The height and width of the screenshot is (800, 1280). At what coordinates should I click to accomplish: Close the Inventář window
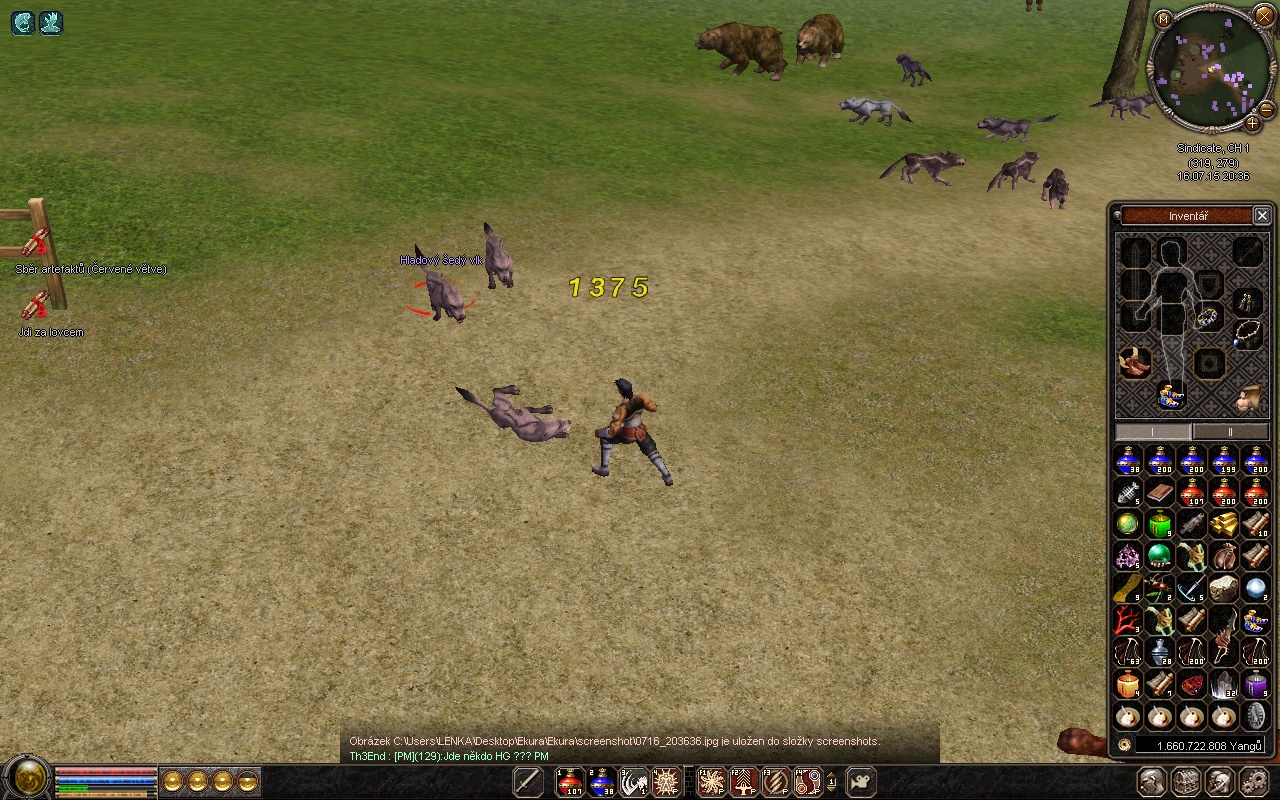point(1262,216)
